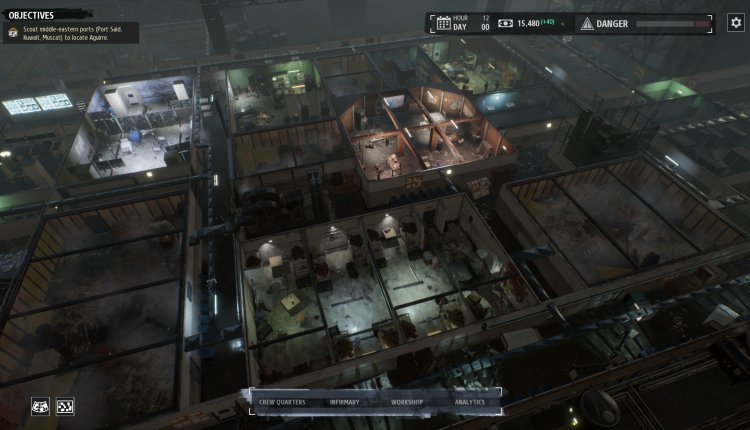
Task: Open settings with the gear icon
Action: pos(735,22)
